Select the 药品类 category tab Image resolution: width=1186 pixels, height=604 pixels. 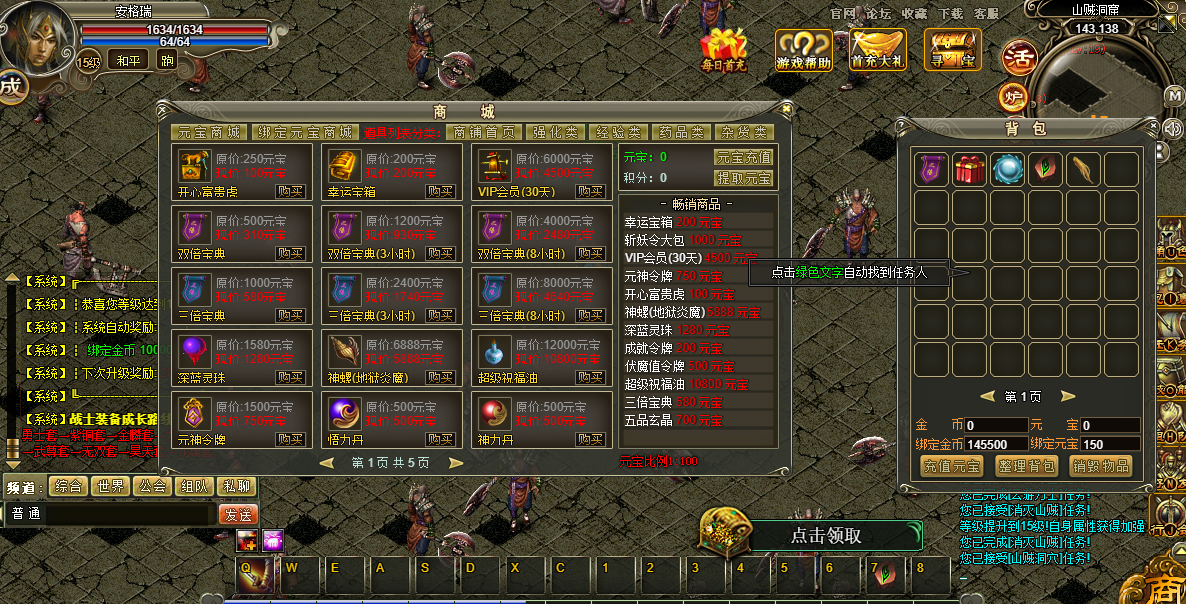tap(681, 132)
